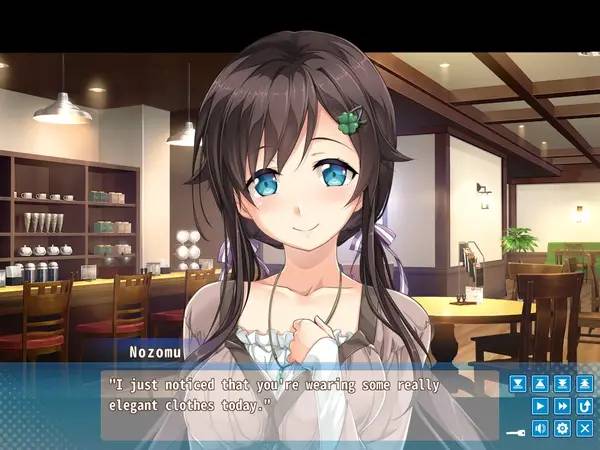
Task: Start auto-play with the play triangle button
Action: [540, 406]
